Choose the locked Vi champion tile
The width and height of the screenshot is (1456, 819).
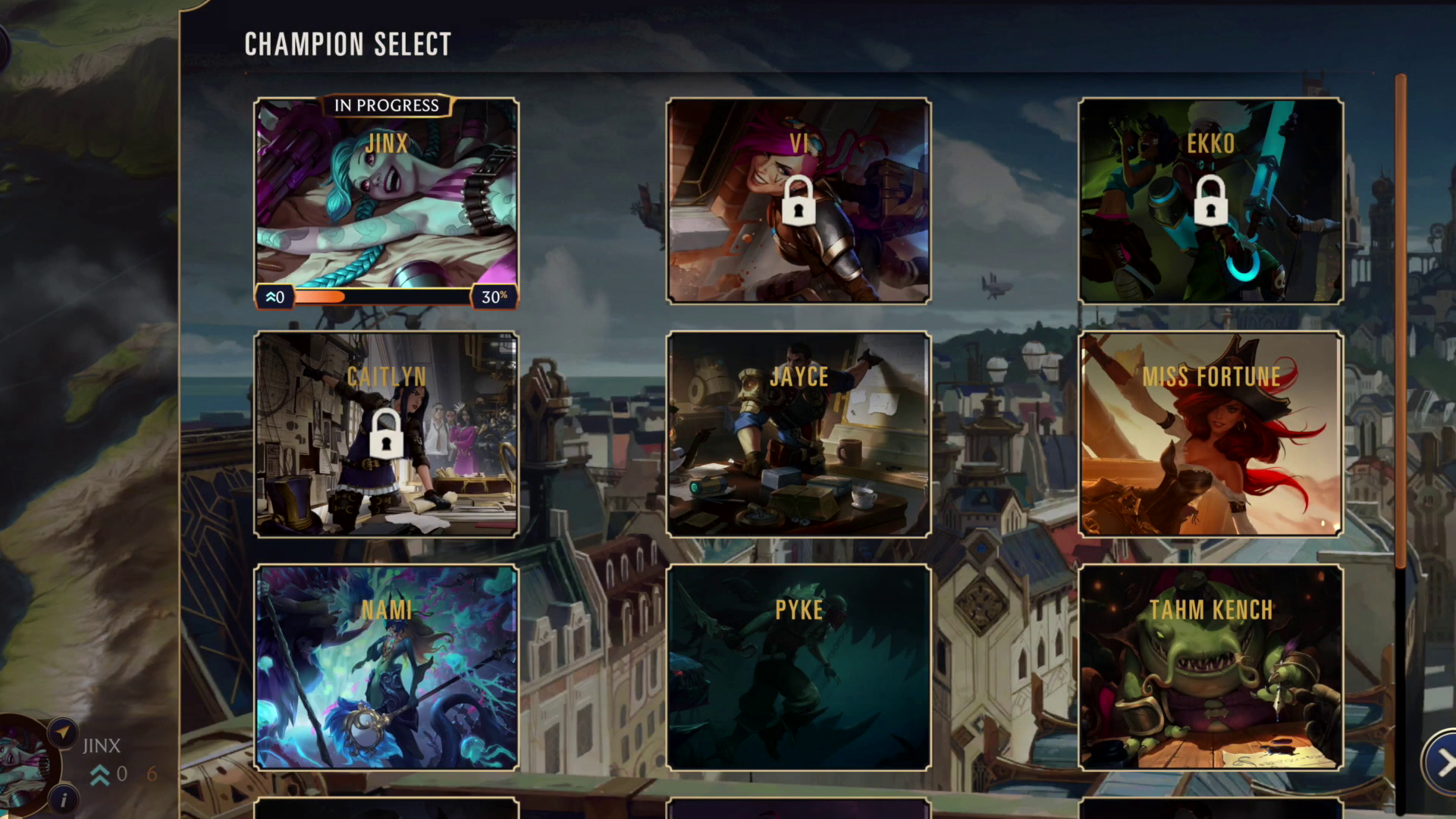click(x=798, y=202)
